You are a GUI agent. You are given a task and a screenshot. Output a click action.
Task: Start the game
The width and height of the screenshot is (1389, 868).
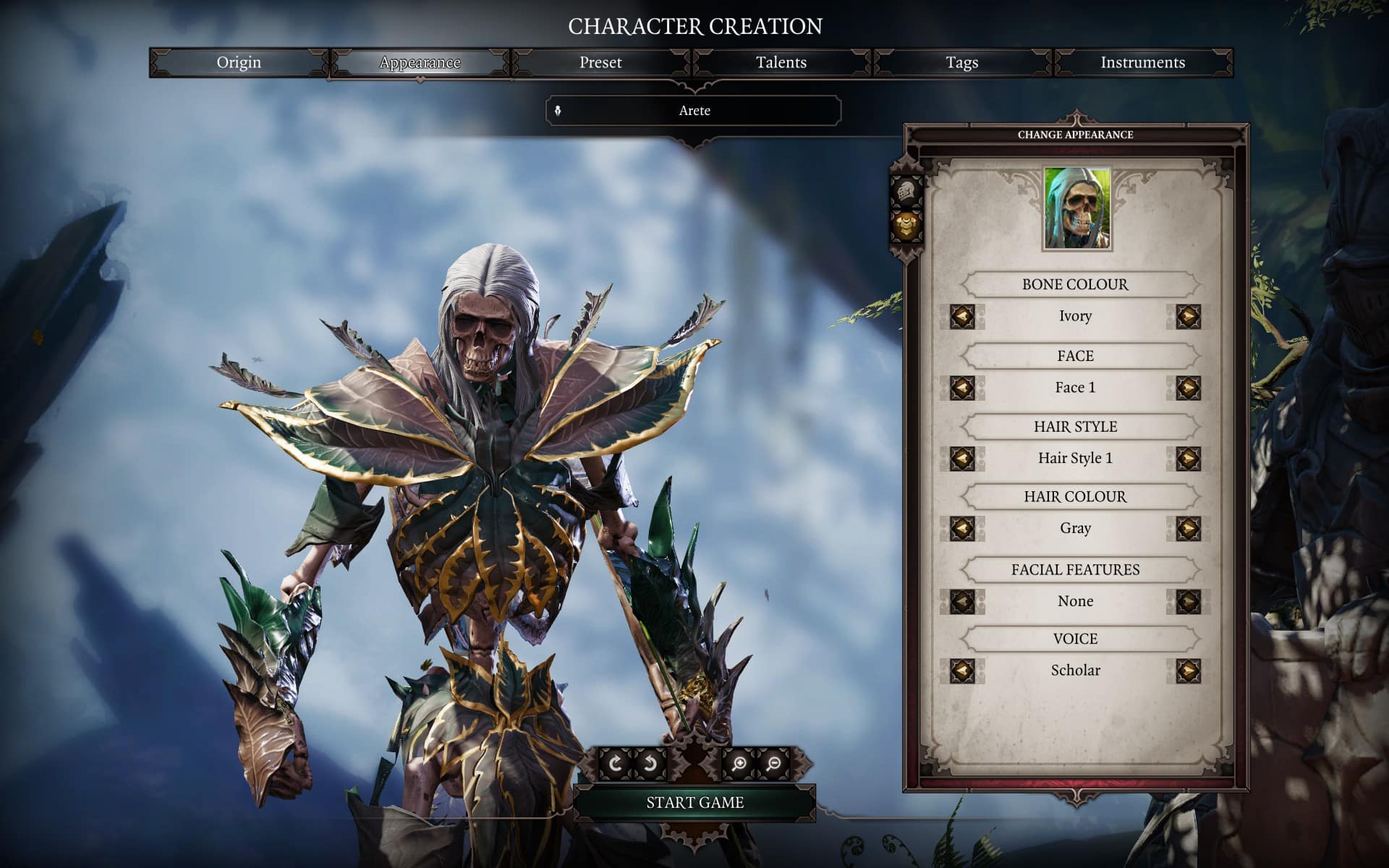[694, 802]
